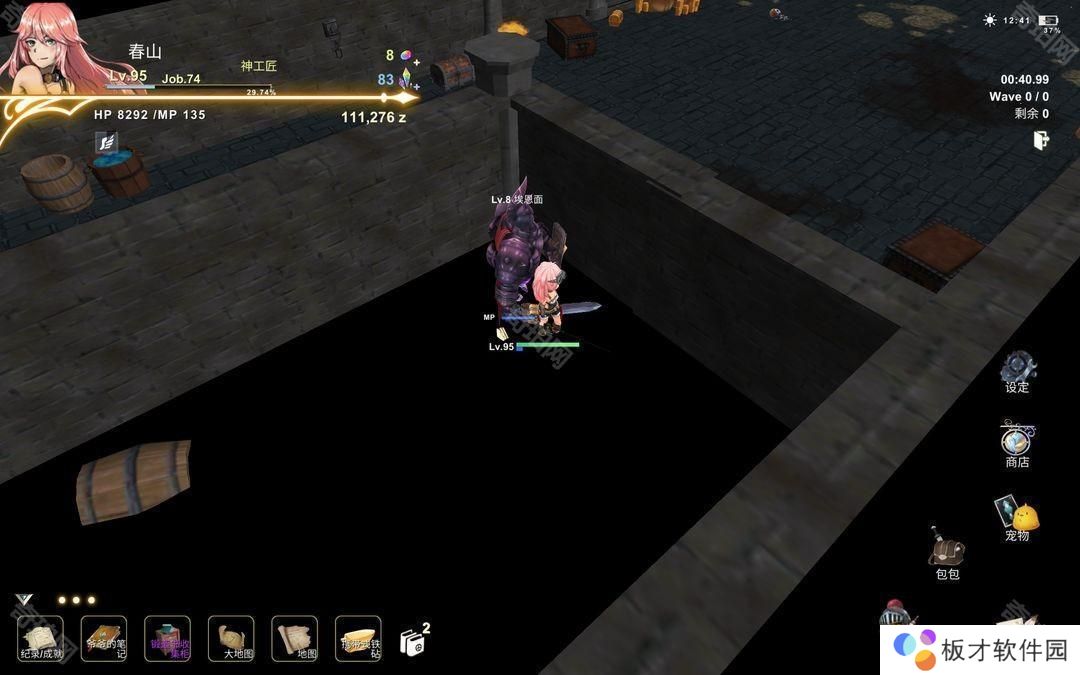Open the 商店 shop
Image resolution: width=1080 pixels, height=675 pixels.
pos(1017,442)
